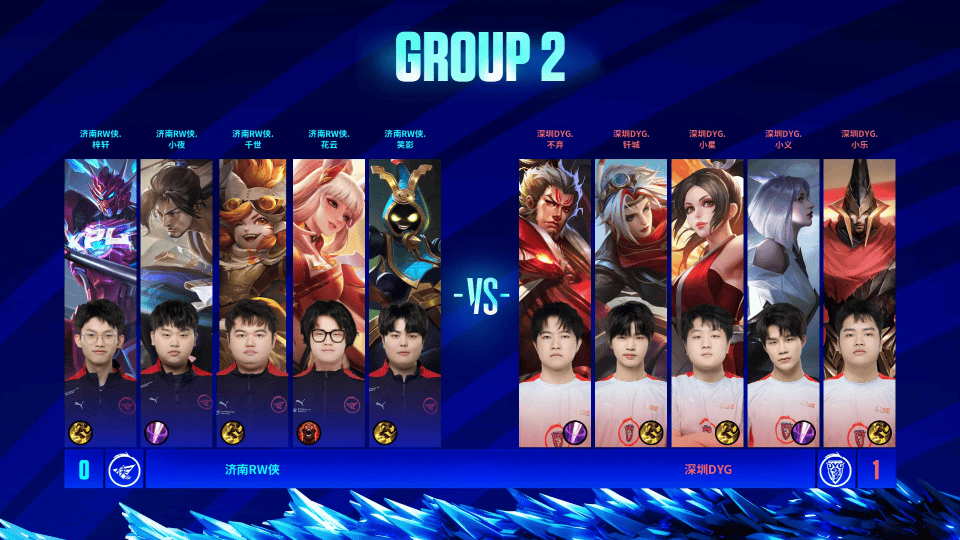Choose 深圳DYG 钎城's player card

[x=631, y=300]
